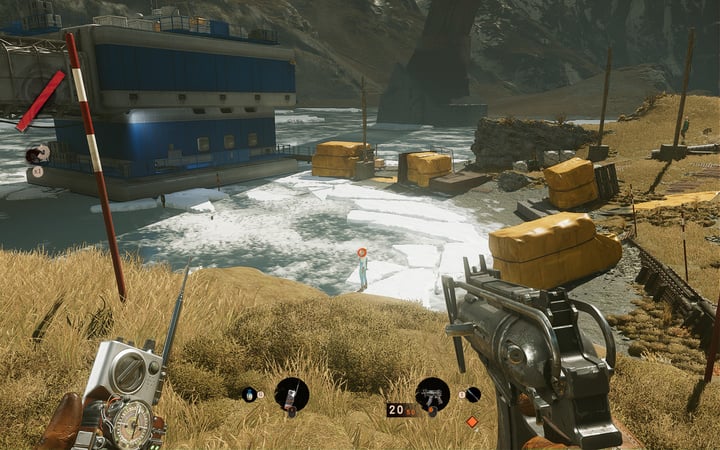
Task: Switch to the small blade weapon icon
Action: pos(473,394)
